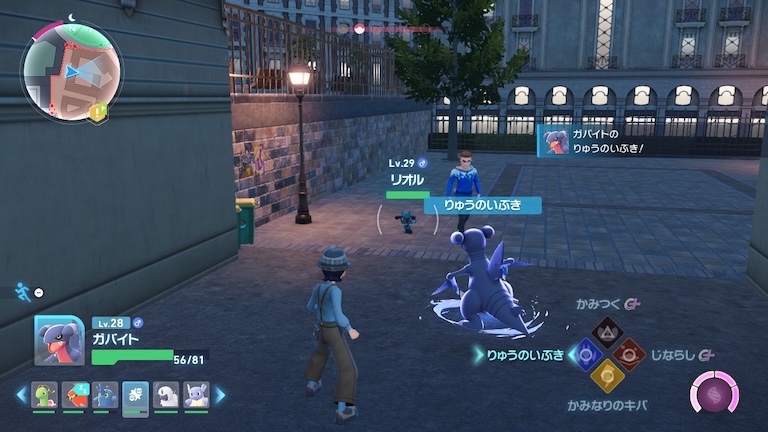Choose the Thunder Fang move (yellow diamond)
Screen dimensions: 768x432
pos(607,377)
